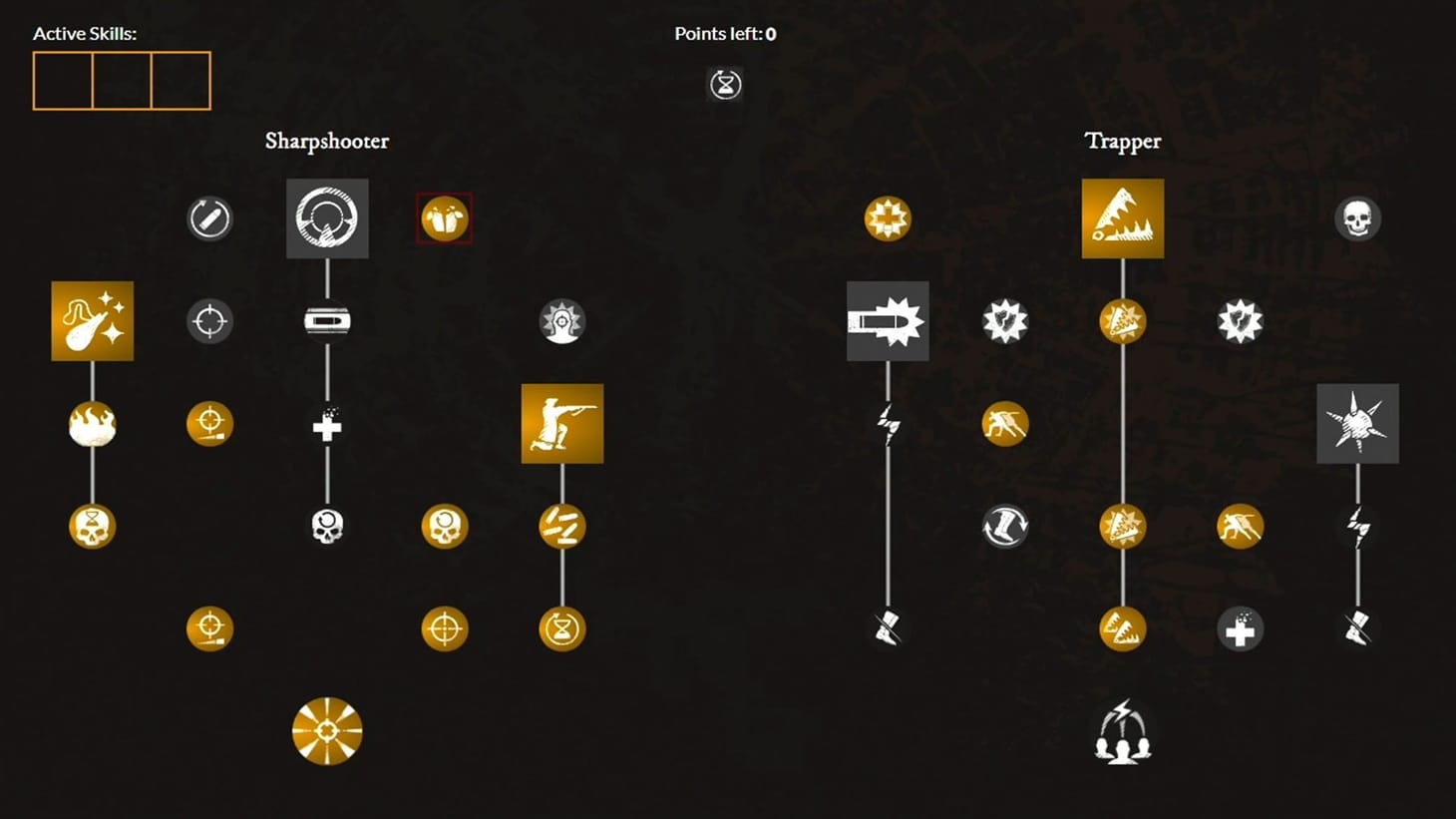Screen dimensions: 1456x819
Task: Click the electrified crowd skill at Trapper bottom
Action: pyautogui.click(x=1123, y=733)
